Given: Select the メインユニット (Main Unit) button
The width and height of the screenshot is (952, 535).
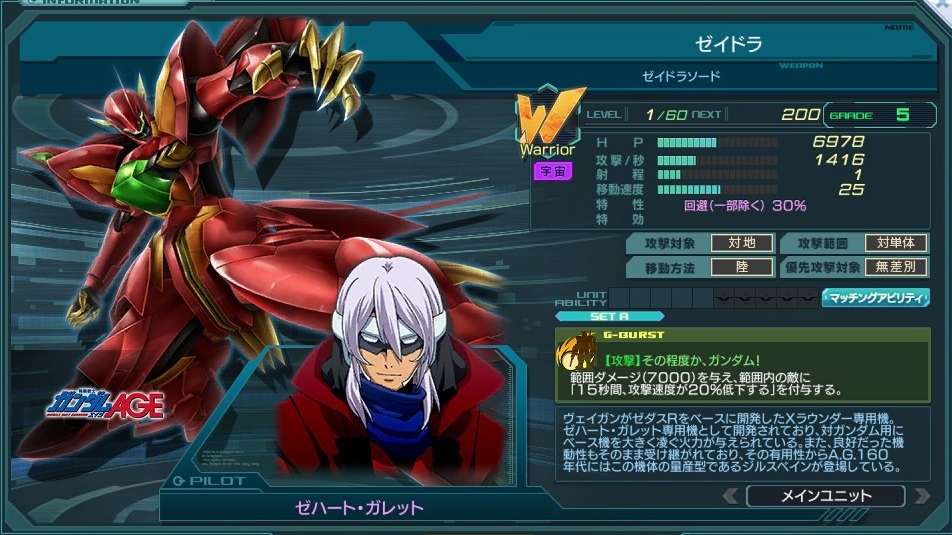Looking at the screenshot, I should [x=825, y=496].
